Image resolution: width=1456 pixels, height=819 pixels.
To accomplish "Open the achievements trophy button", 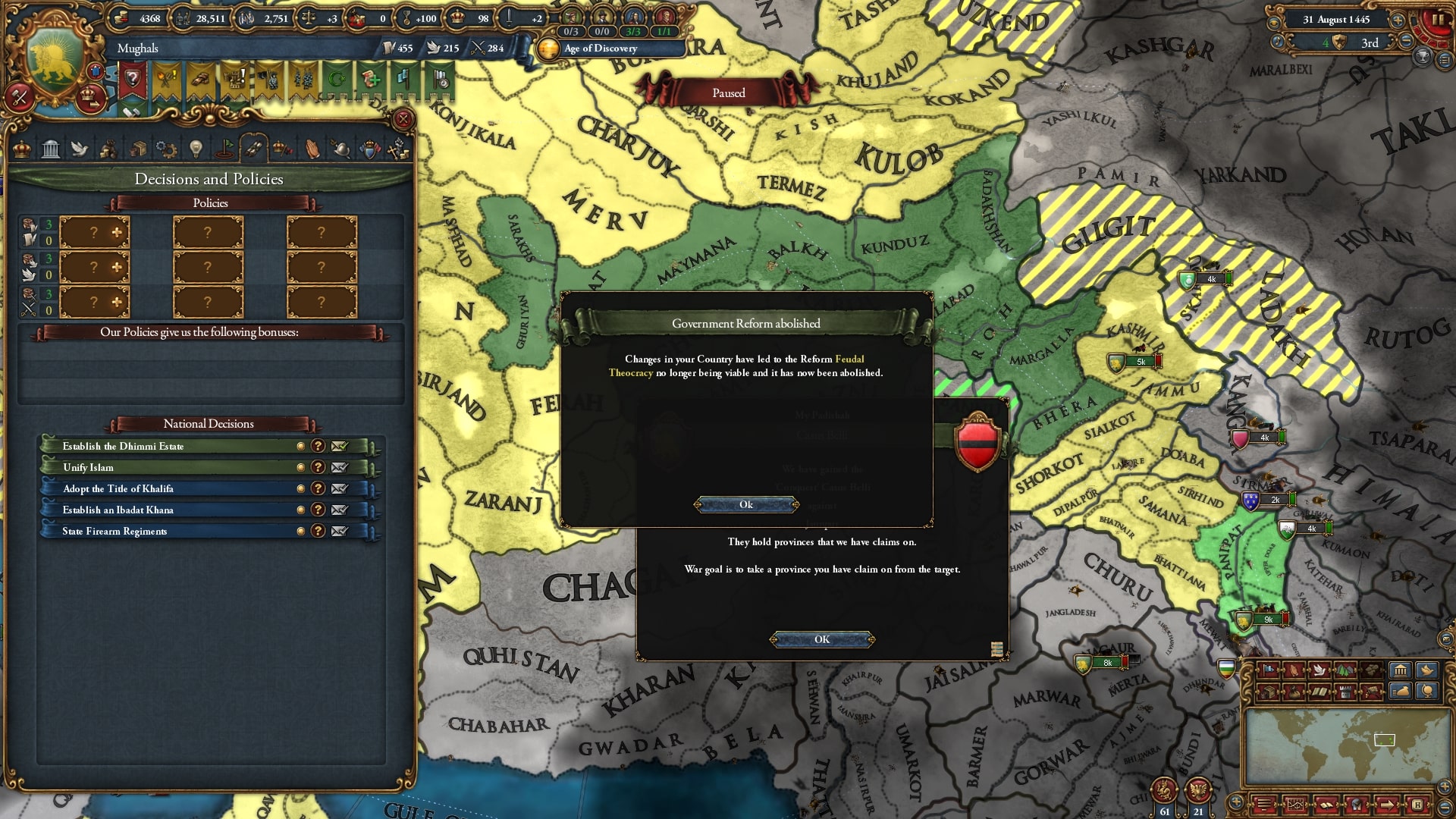I will coord(1423,56).
